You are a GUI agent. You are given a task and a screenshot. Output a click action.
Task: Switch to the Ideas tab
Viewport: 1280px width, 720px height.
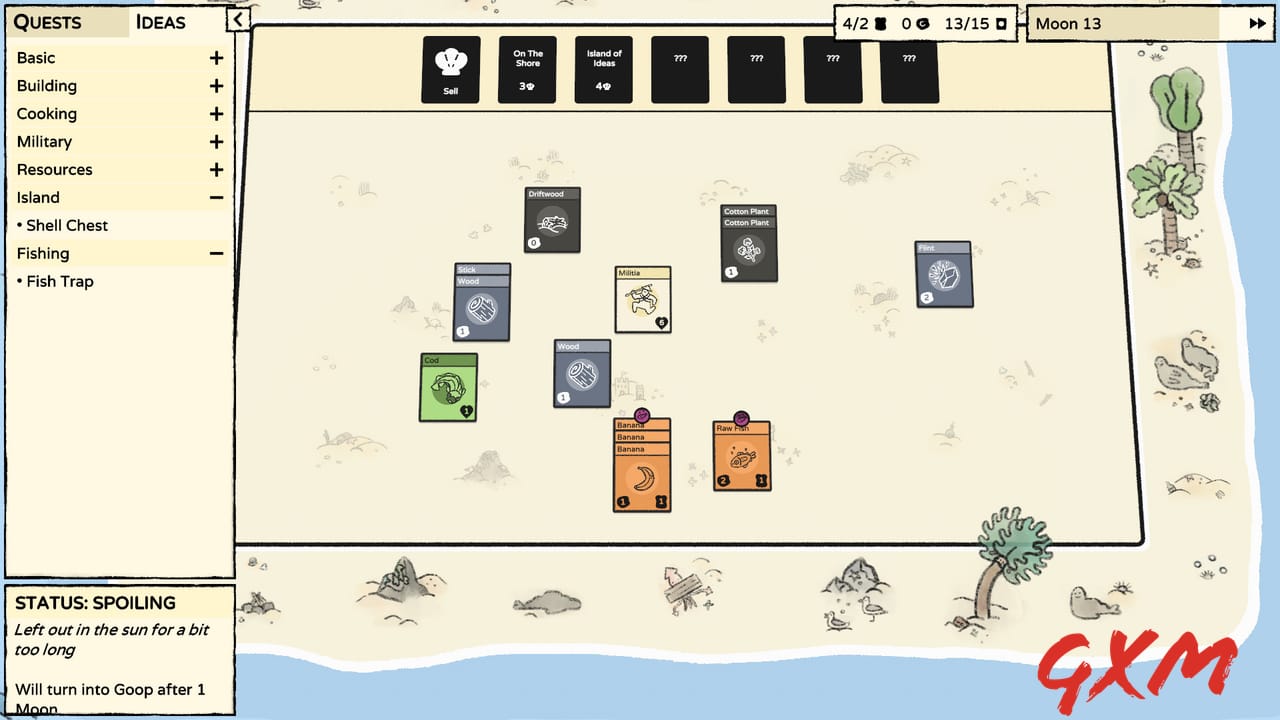(x=160, y=22)
